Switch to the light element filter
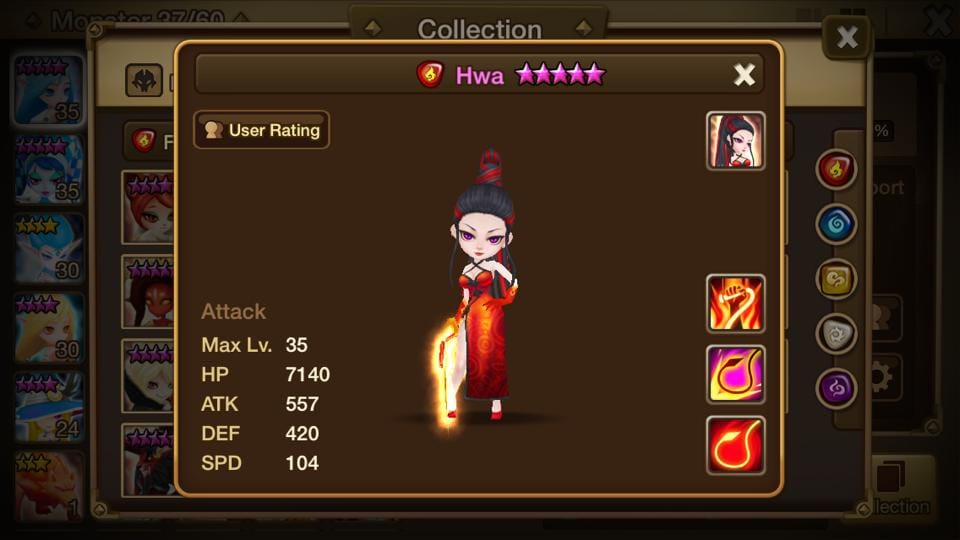 click(x=836, y=334)
